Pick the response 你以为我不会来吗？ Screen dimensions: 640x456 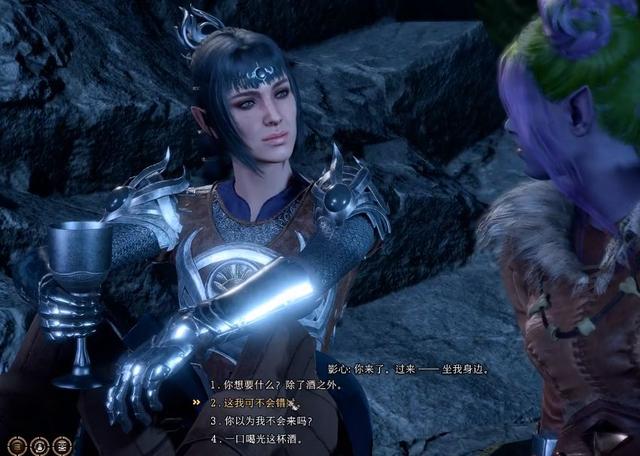click(x=263, y=420)
